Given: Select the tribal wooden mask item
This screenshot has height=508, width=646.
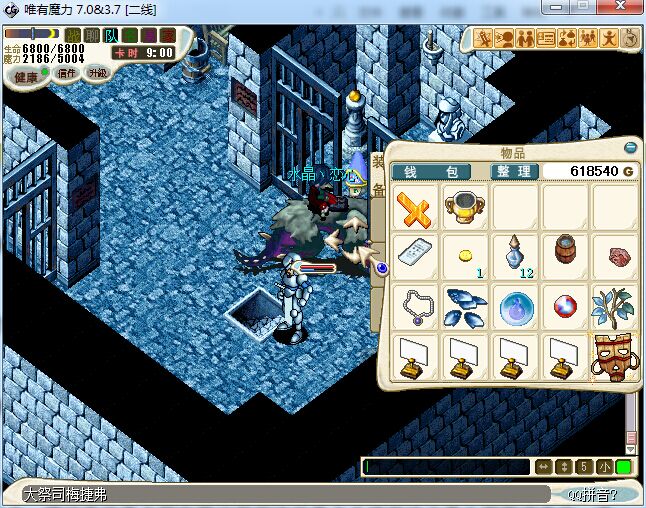Looking at the screenshot, I should [614, 356].
